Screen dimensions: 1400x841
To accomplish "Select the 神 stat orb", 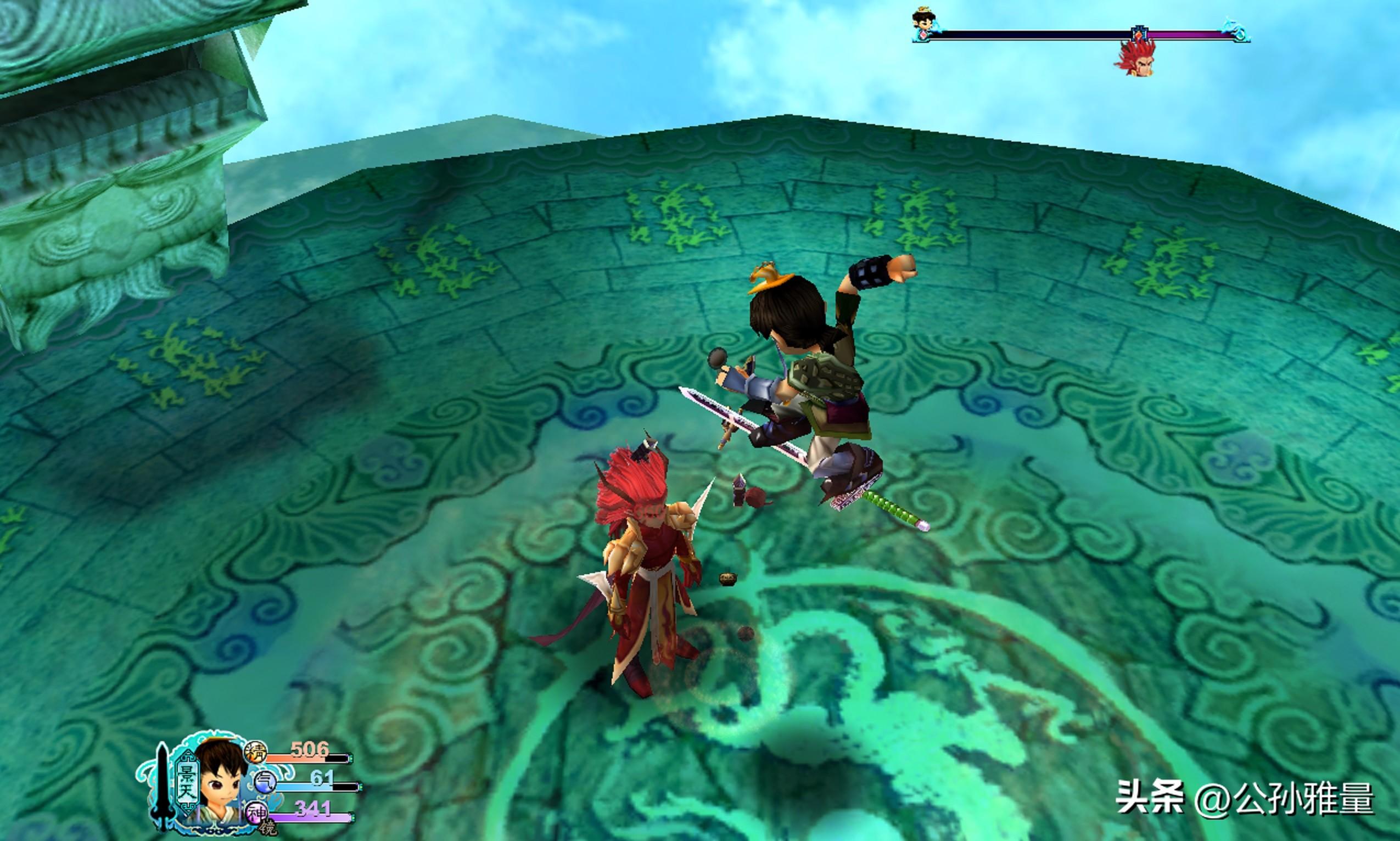I will 255,814.
